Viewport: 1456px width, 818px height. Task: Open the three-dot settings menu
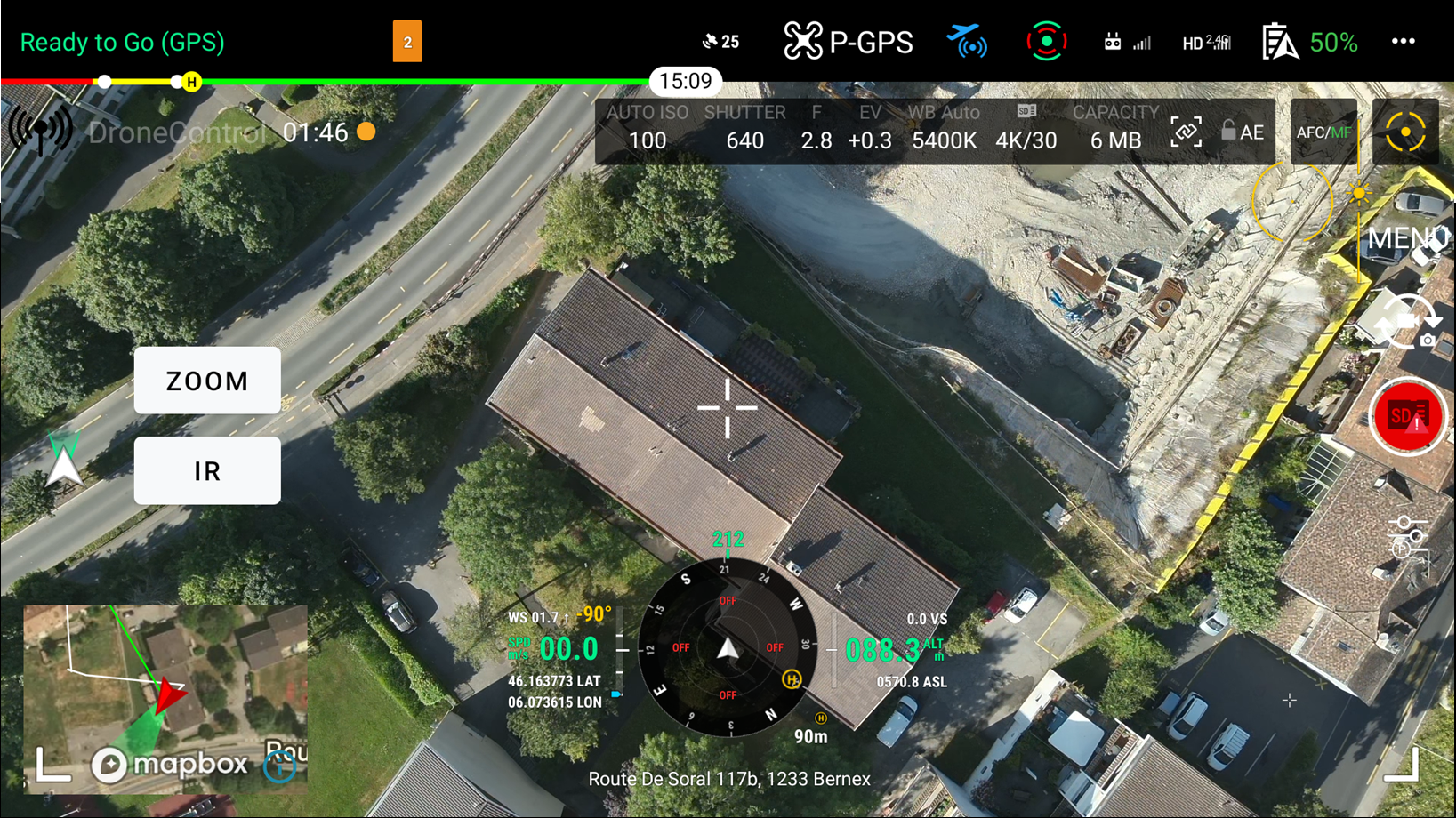[x=1403, y=42]
